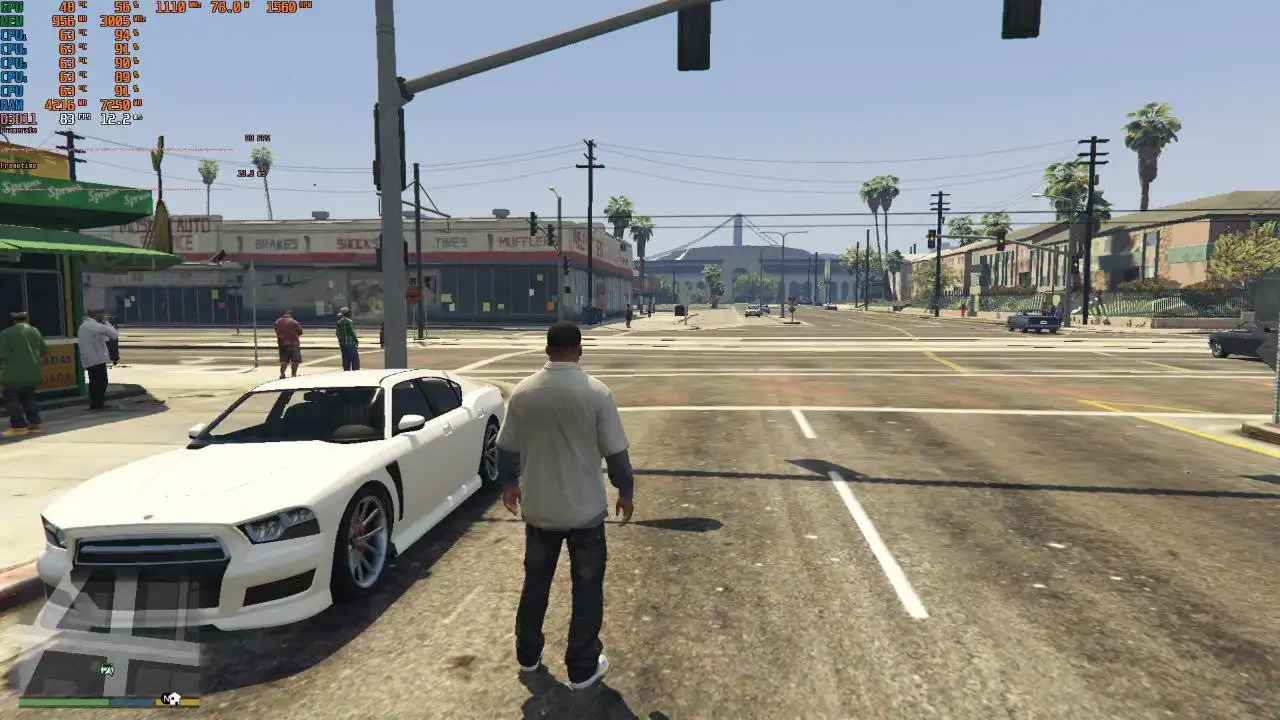
Task: Click the street minimap
Action: click(110, 630)
